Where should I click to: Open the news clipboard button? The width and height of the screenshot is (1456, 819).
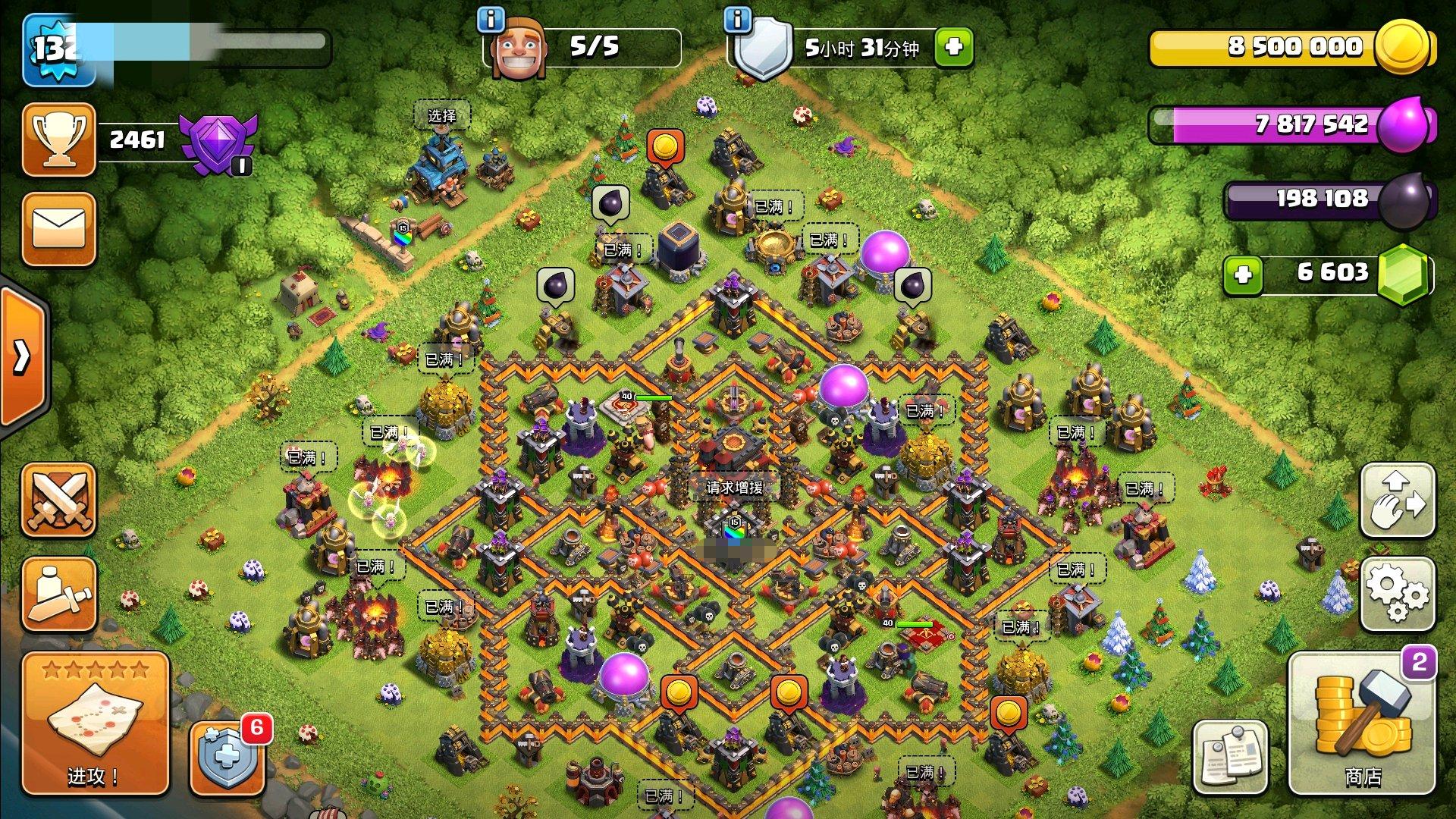pyautogui.click(x=1230, y=756)
